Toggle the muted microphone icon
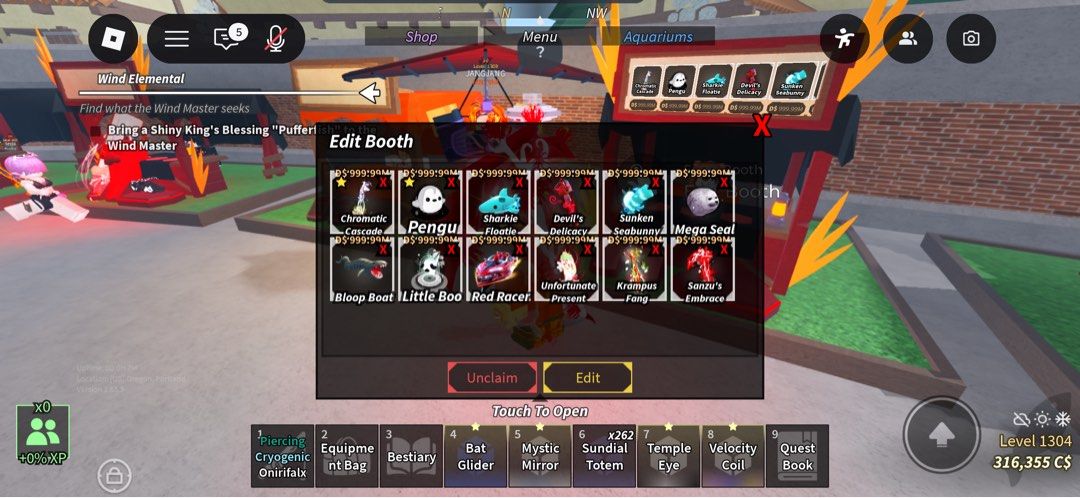Viewport: 1080px width, 498px height. [275, 39]
